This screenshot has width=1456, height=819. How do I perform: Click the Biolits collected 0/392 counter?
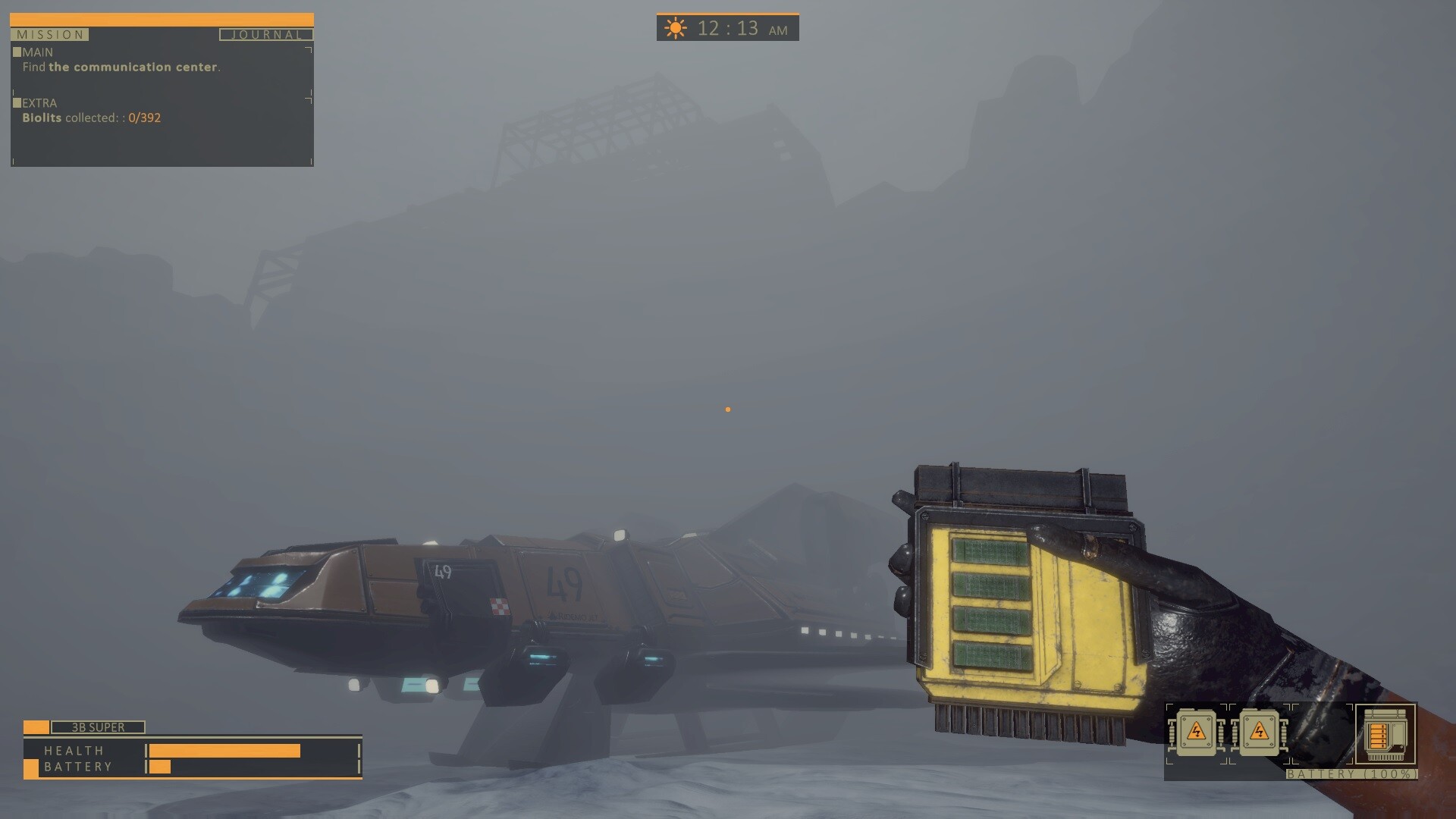(91, 118)
